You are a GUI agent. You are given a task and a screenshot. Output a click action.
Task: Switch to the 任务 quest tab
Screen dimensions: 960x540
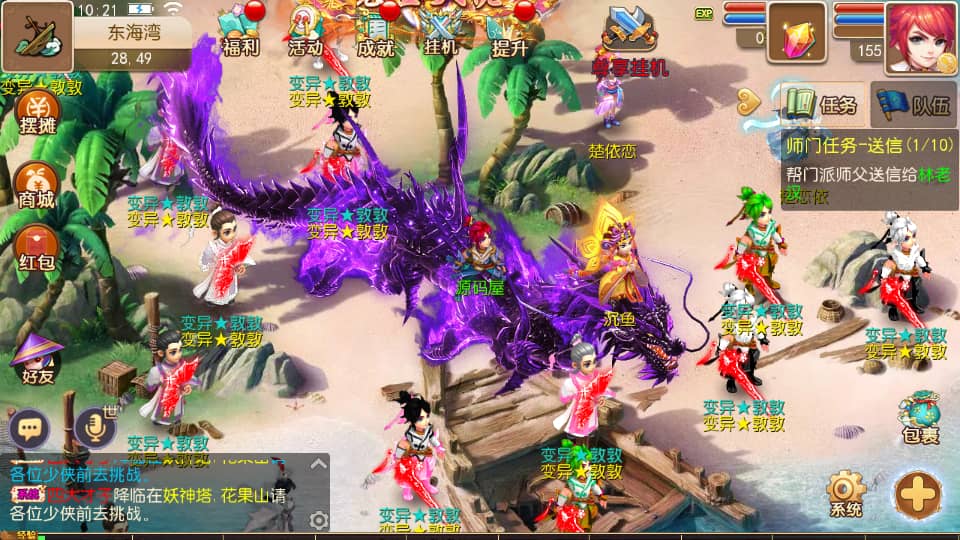click(822, 103)
